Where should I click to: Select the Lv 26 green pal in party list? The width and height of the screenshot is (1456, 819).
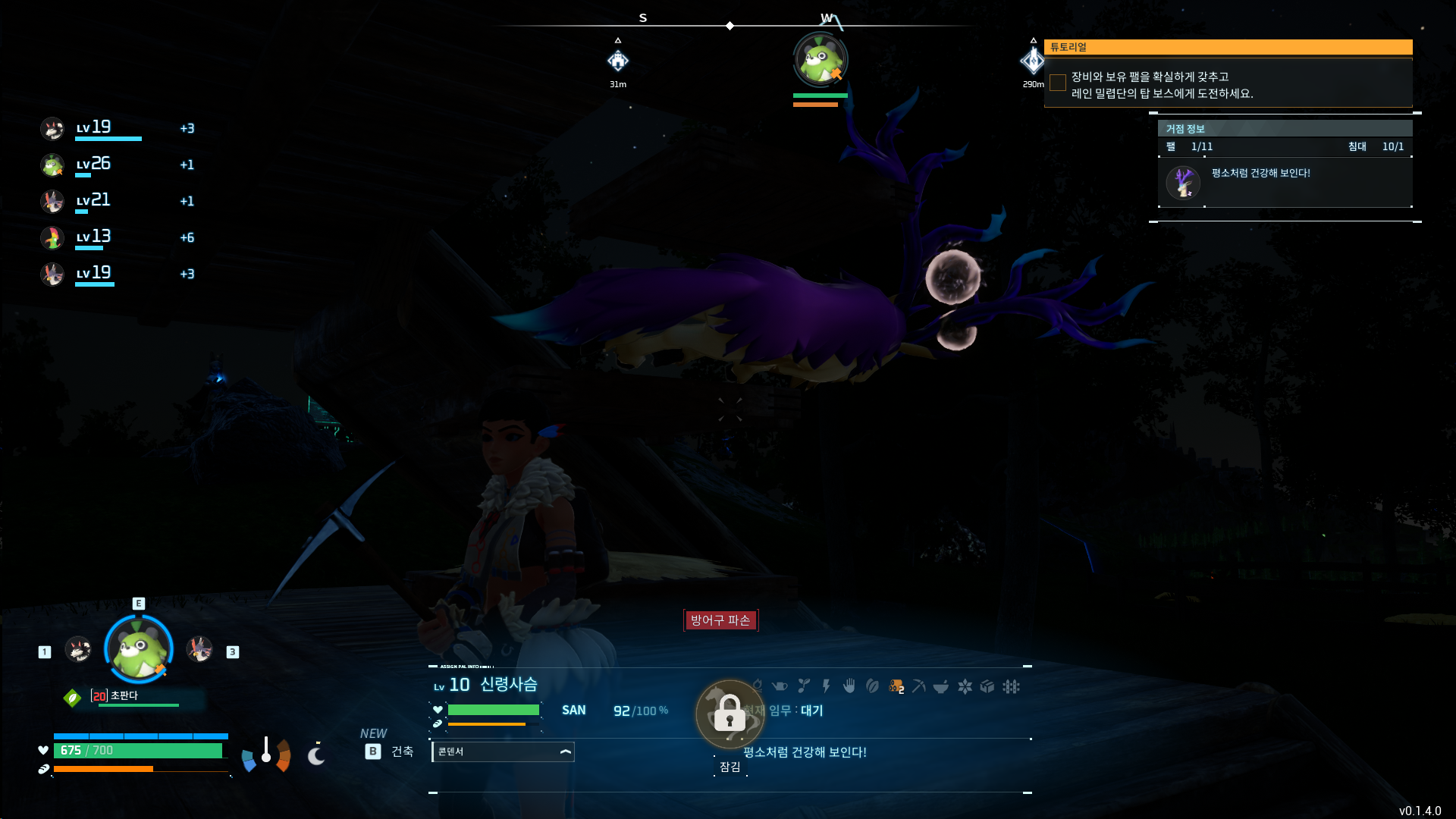[52, 165]
